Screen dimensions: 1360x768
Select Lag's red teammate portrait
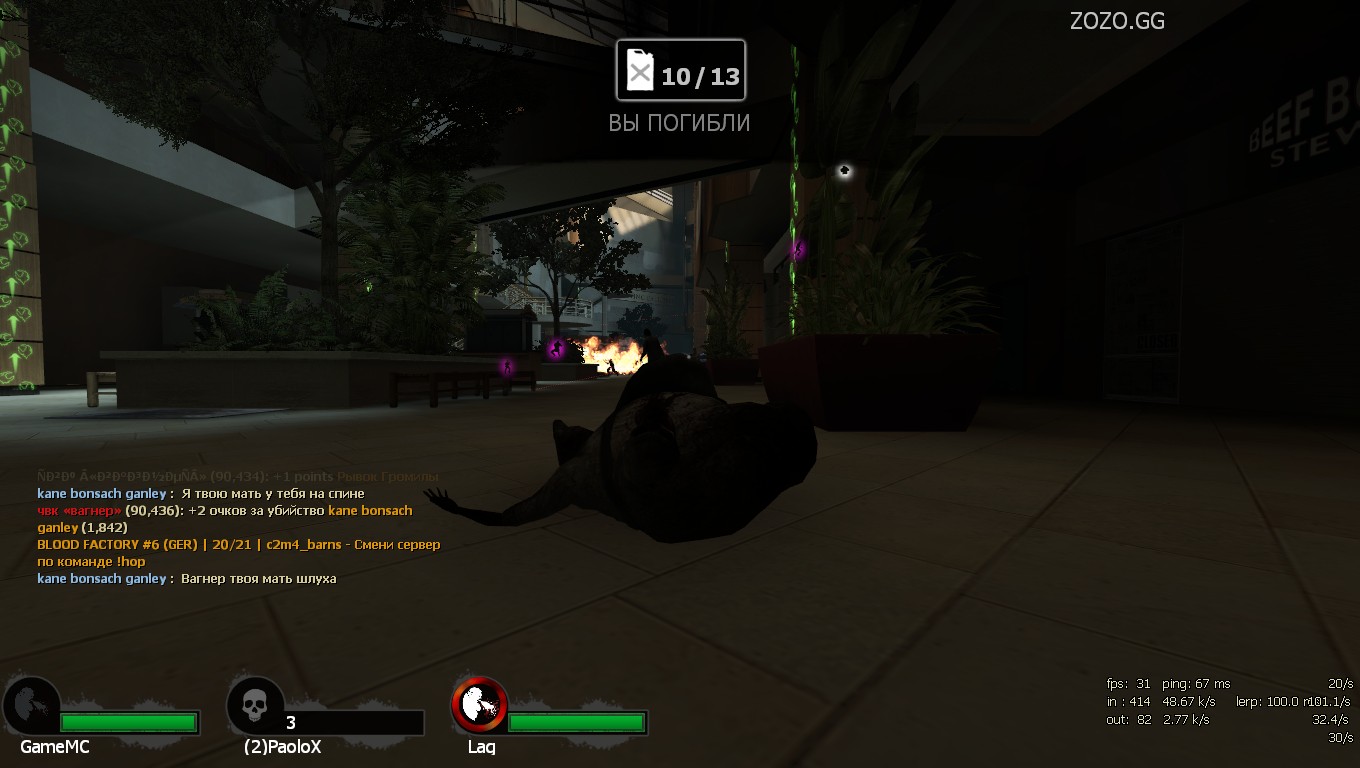(x=479, y=704)
